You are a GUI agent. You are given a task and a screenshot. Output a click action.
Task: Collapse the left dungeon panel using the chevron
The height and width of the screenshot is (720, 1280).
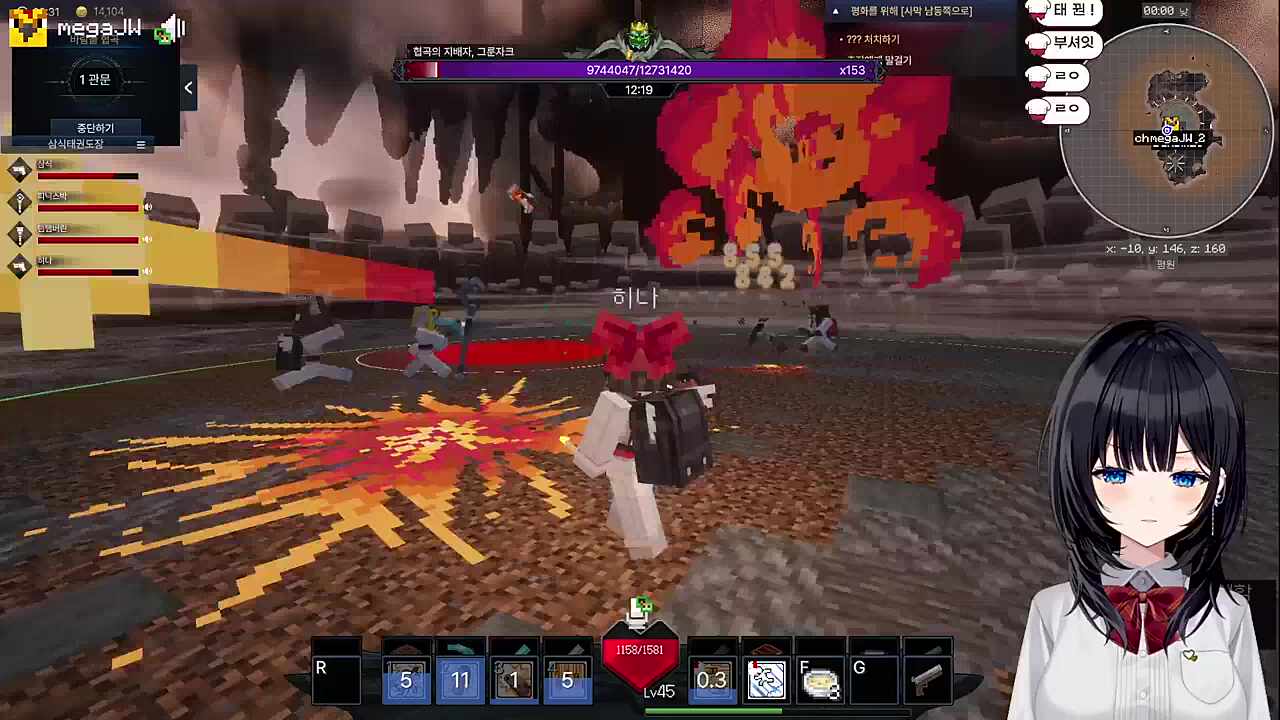click(x=188, y=88)
